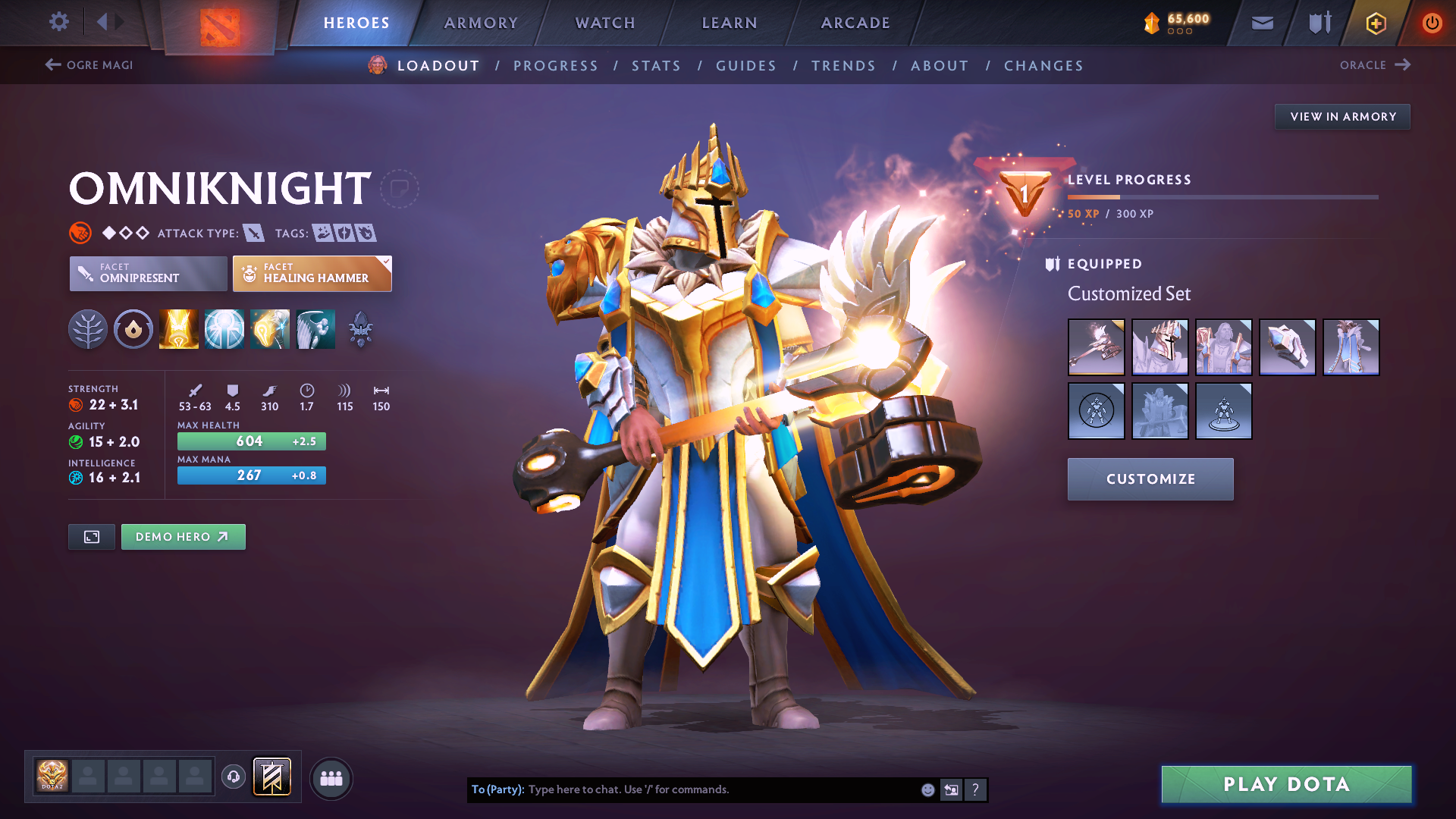Screen dimensions: 1456x819
Task: Open the friends list icon near Play Dota
Action: click(x=331, y=777)
